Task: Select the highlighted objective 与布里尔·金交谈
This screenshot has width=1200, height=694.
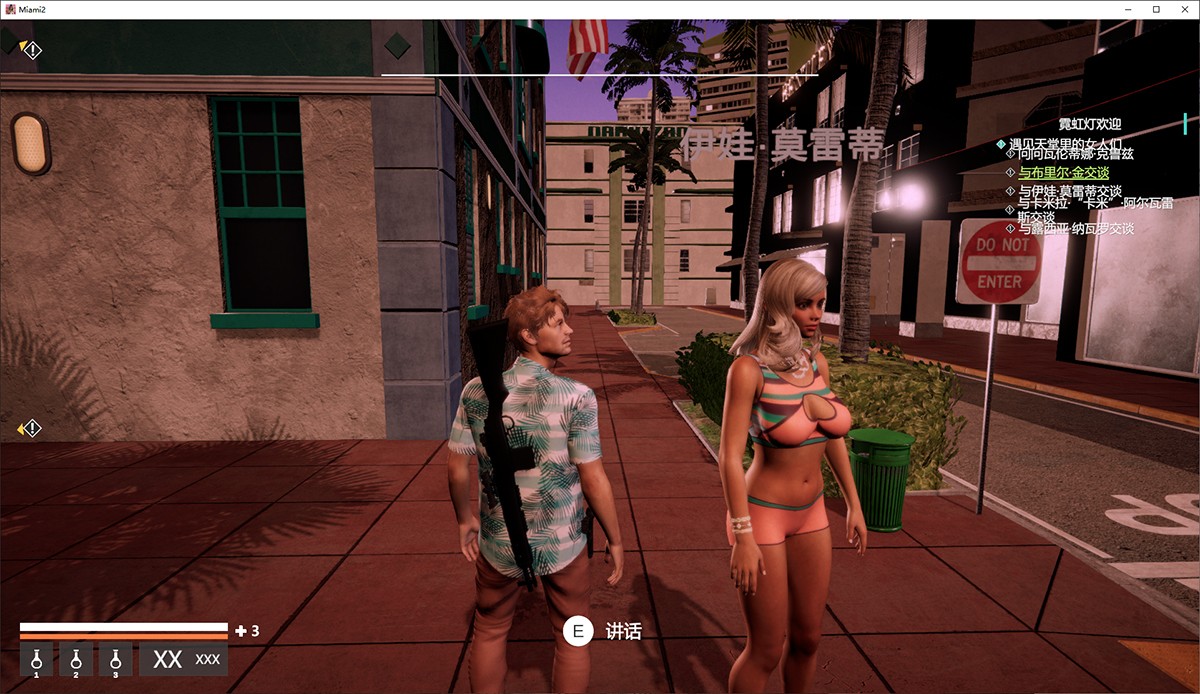Action: point(1063,173)
